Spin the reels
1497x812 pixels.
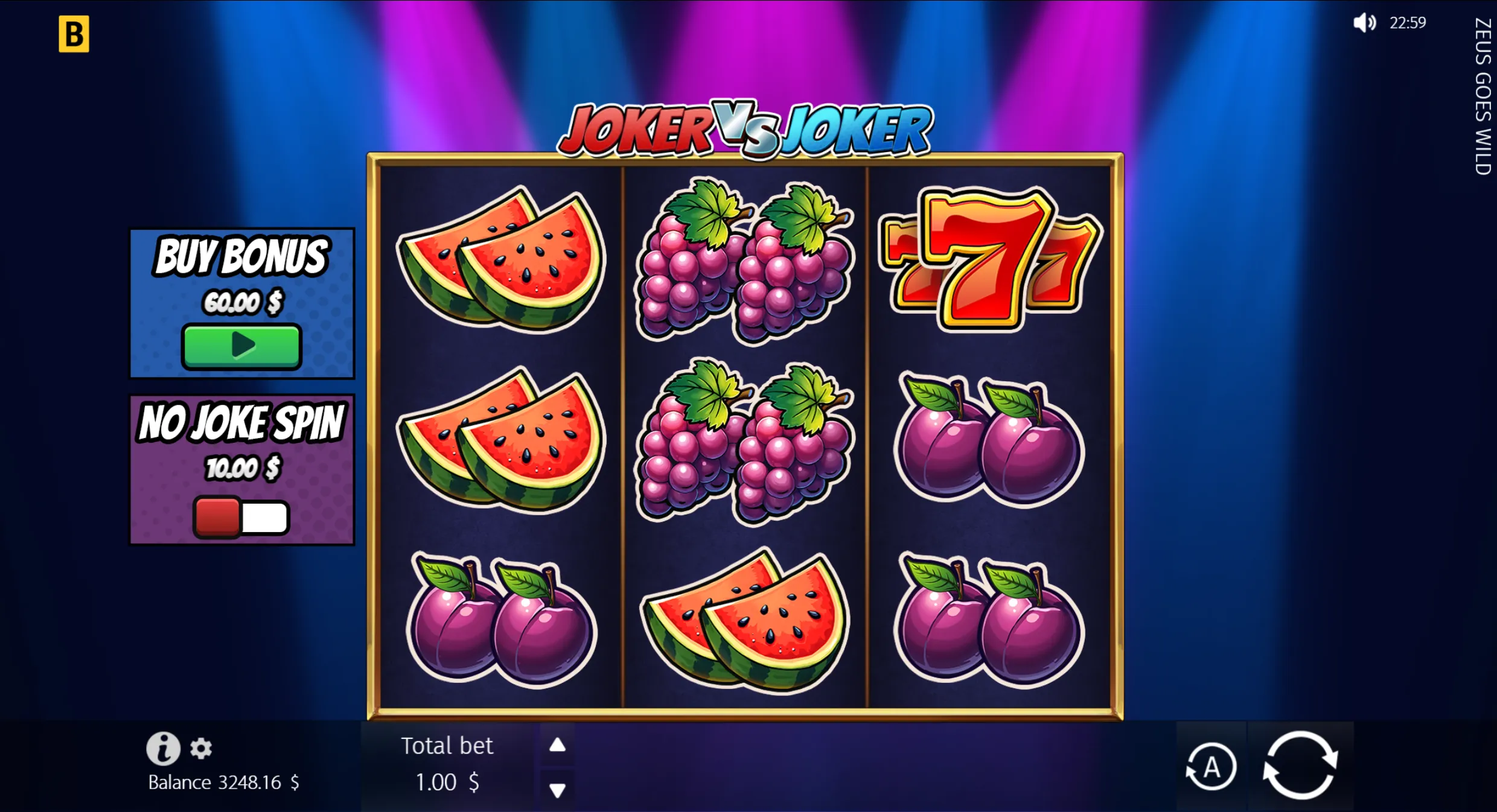[1300, 766]
